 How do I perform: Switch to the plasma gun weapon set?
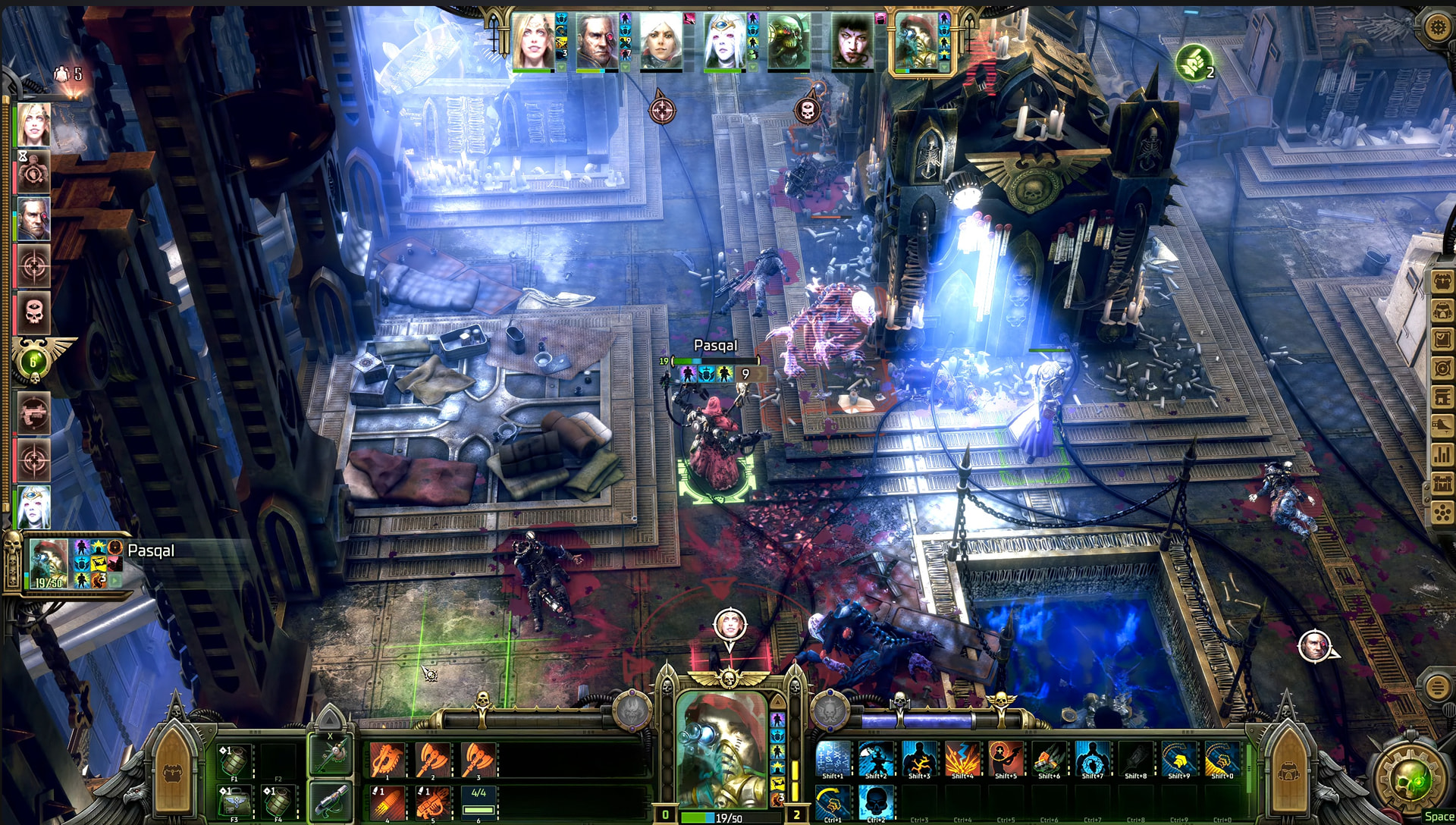click(331, 800)
